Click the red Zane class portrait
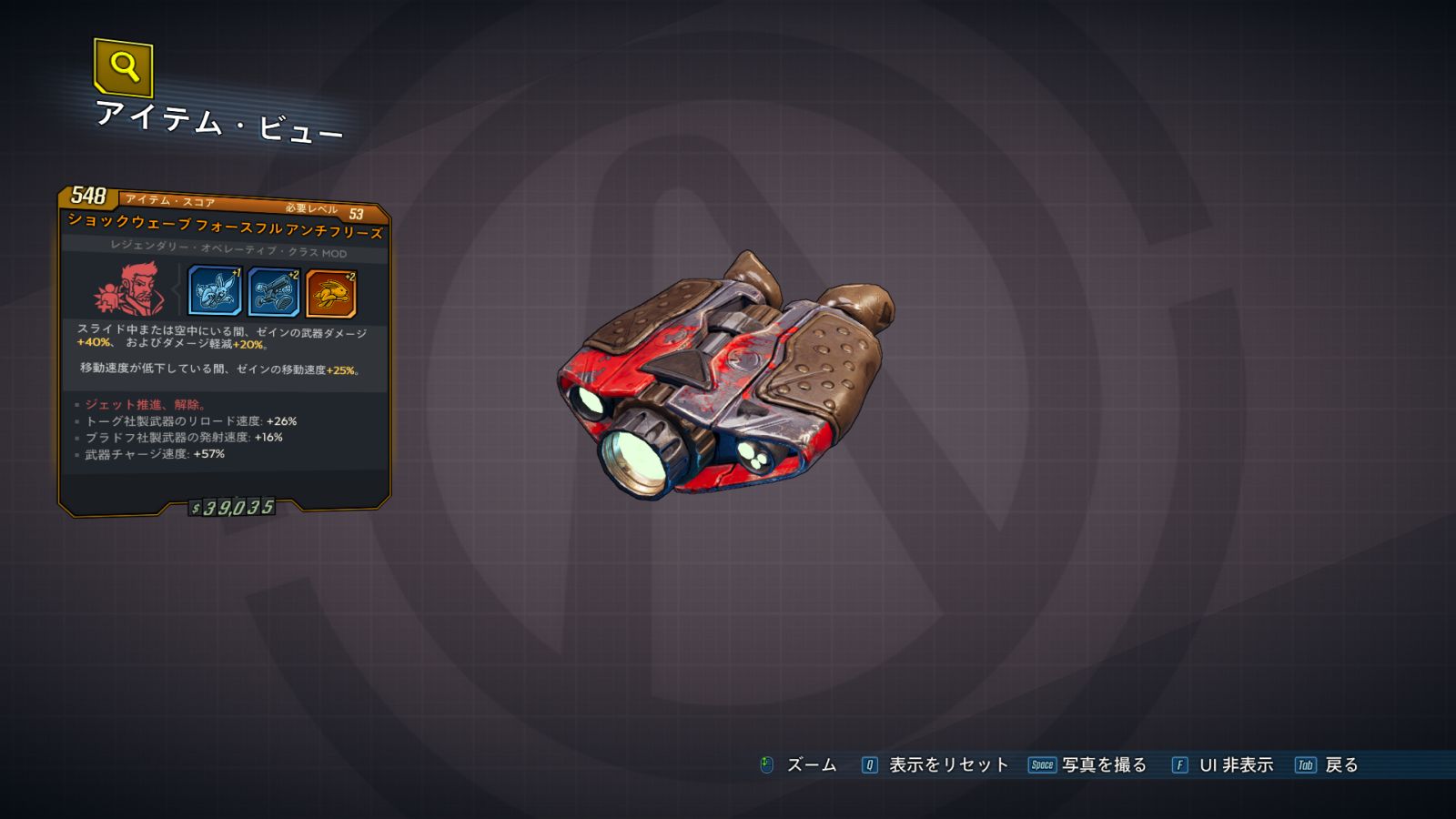This screenshot has width=1456, height=819. tap(130, 289)
